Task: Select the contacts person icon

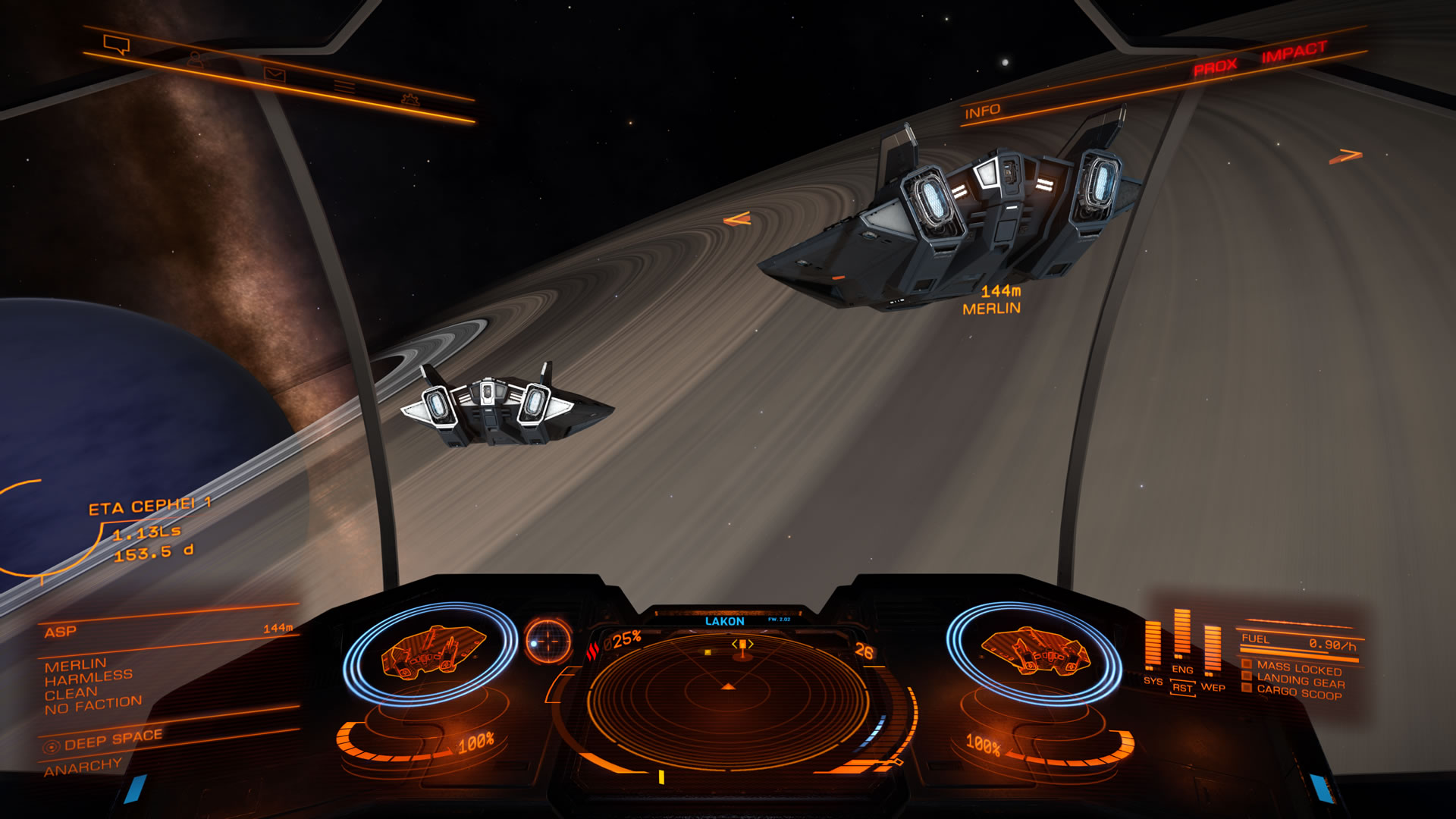Action: (194, 61)
